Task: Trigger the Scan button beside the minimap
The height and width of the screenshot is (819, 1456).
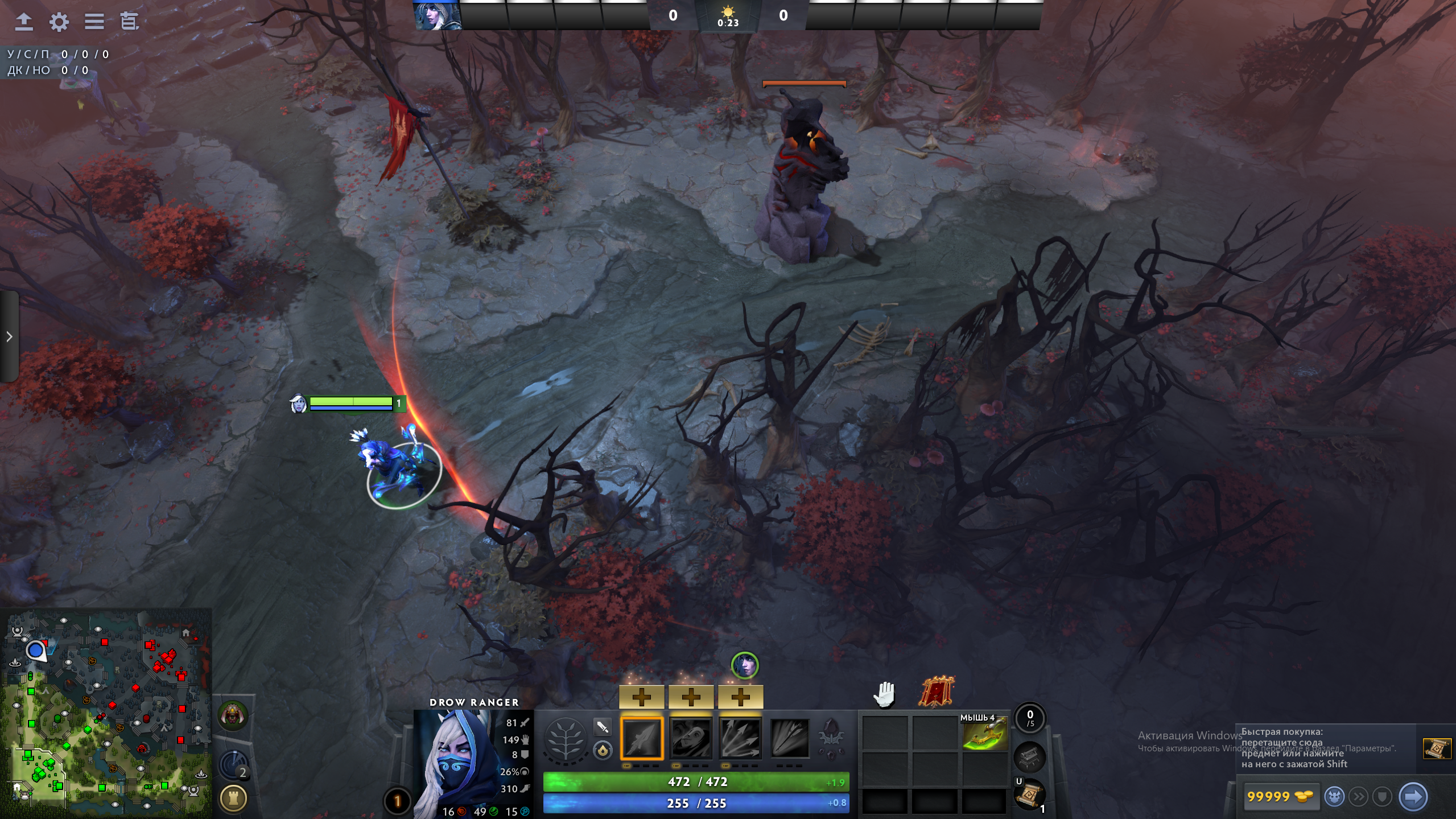Action: point(234,764)
